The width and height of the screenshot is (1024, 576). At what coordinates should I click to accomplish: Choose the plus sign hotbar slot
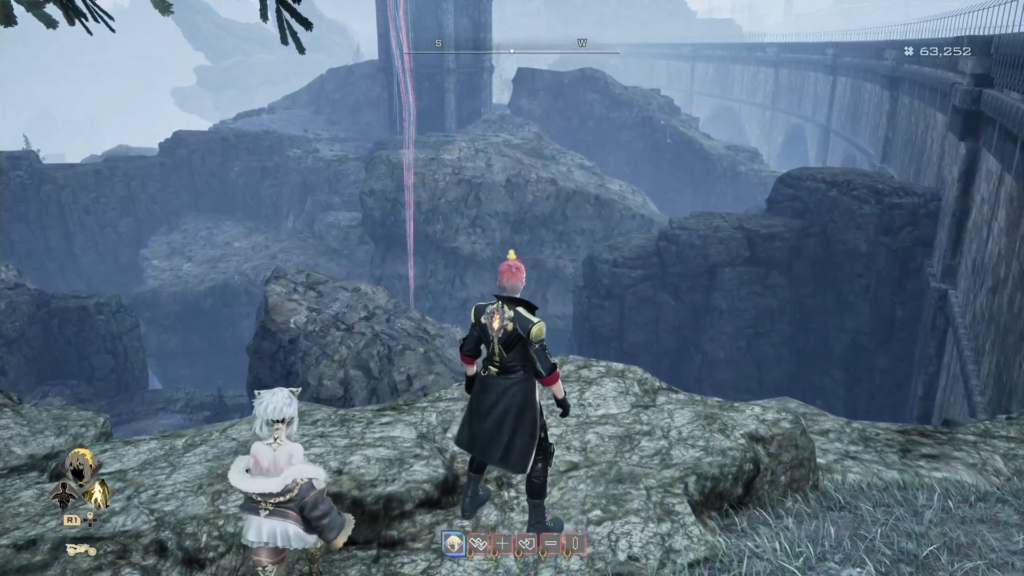click(x=502, y=543)
